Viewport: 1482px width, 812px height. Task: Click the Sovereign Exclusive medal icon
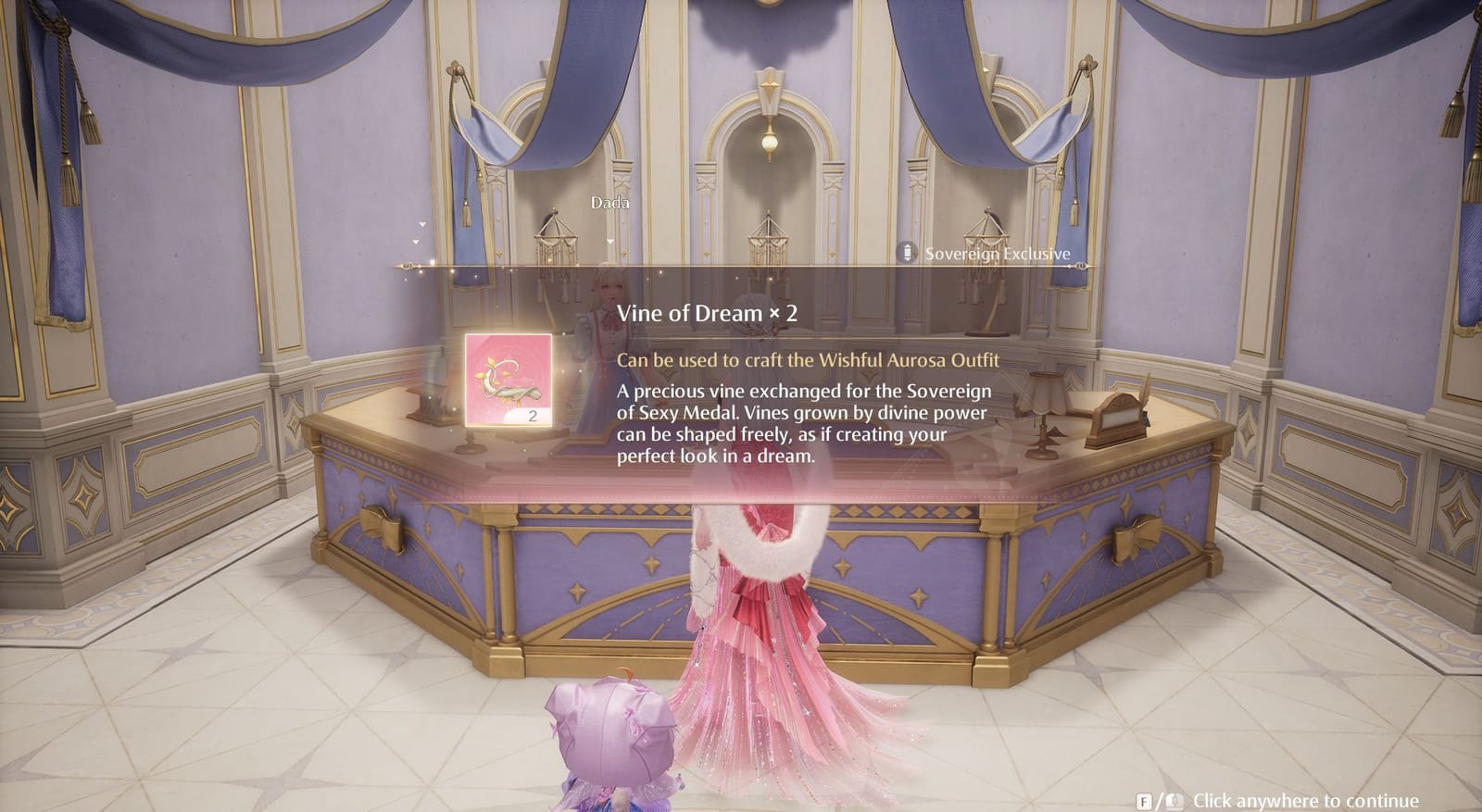tap(906, 252)
